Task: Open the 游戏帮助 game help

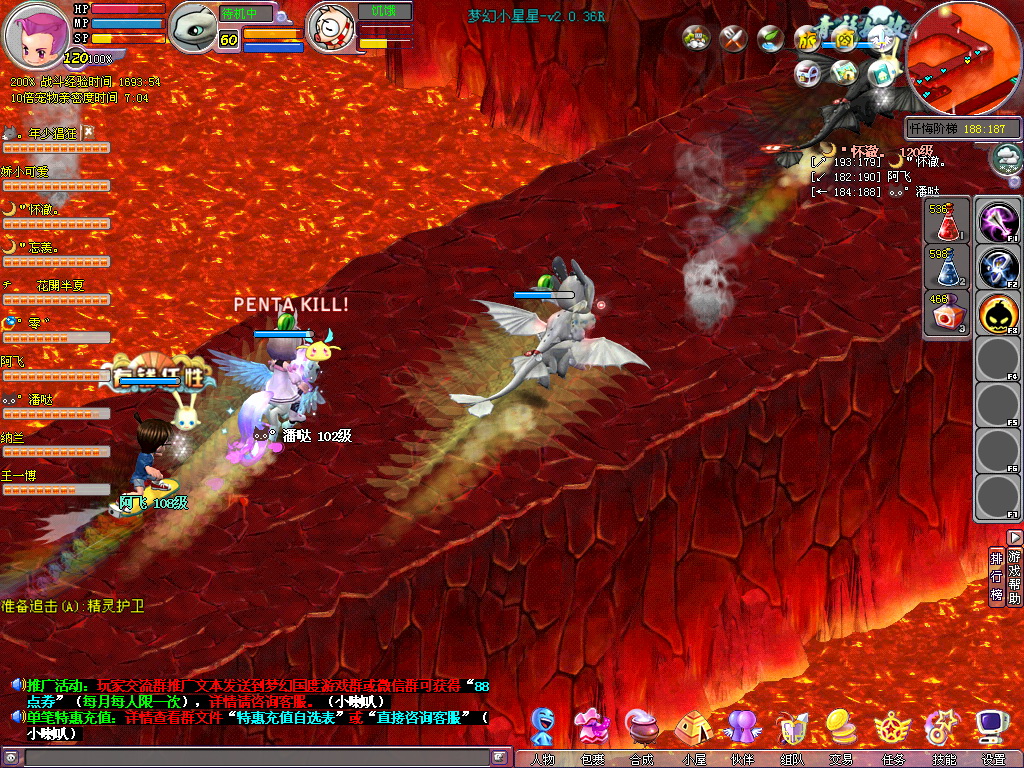Action: point(1014,576)
